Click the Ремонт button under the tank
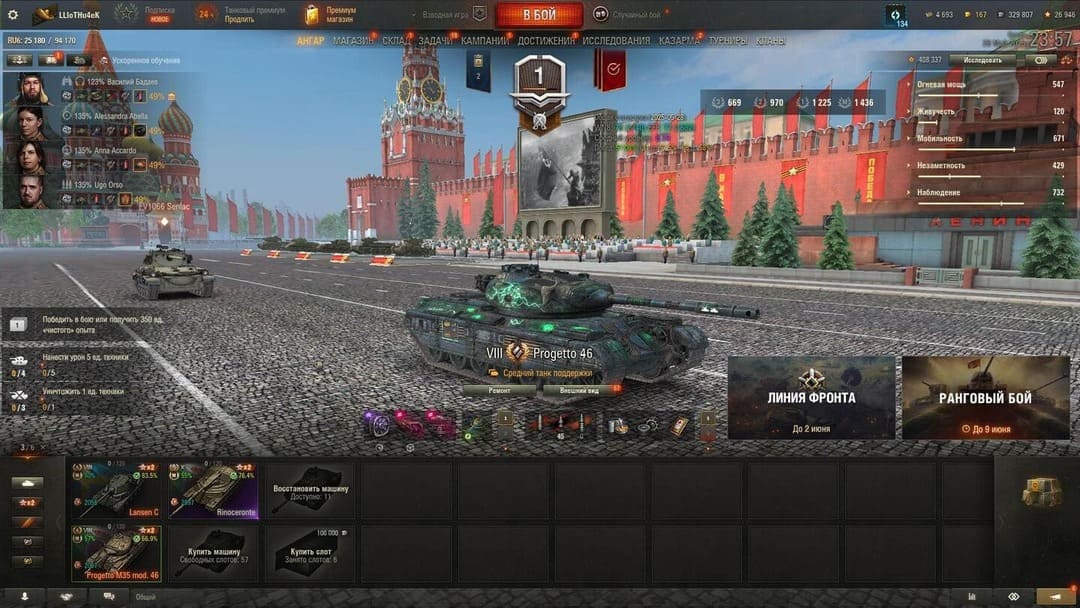This screenshot has width=1080, height=608. click(498, 390)
